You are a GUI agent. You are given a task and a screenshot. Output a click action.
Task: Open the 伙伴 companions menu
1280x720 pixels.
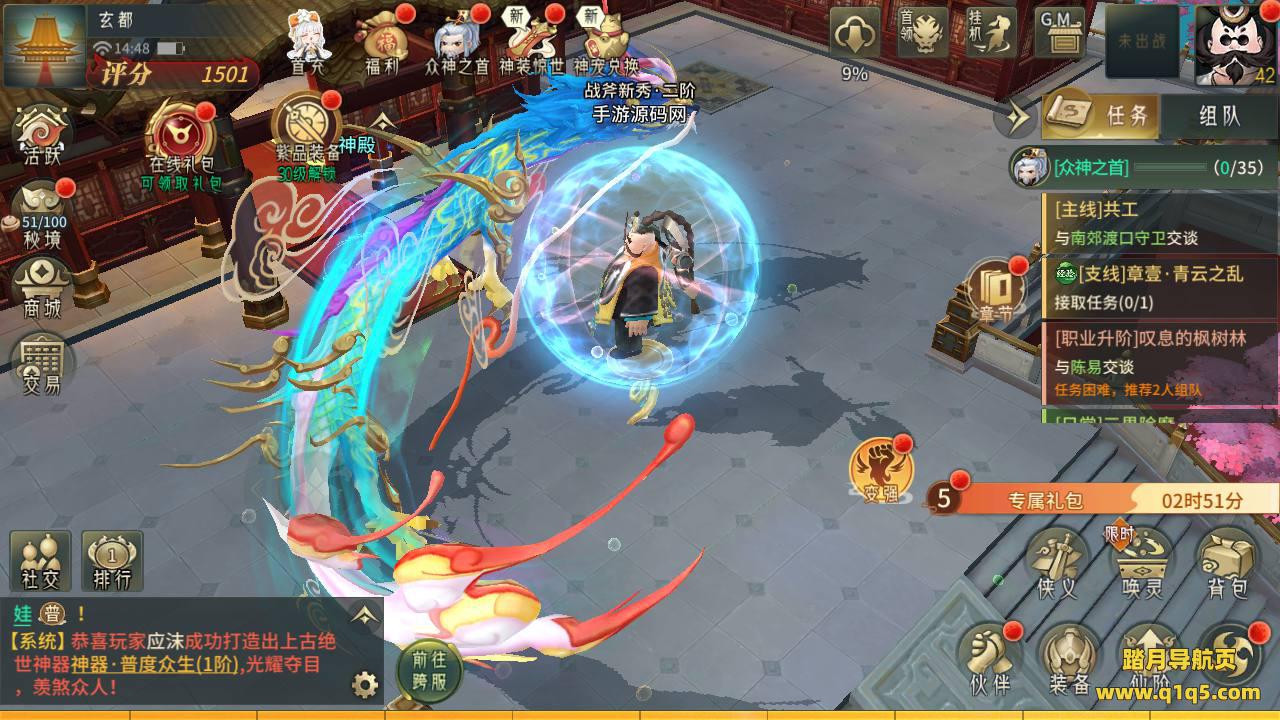point(990,658)
